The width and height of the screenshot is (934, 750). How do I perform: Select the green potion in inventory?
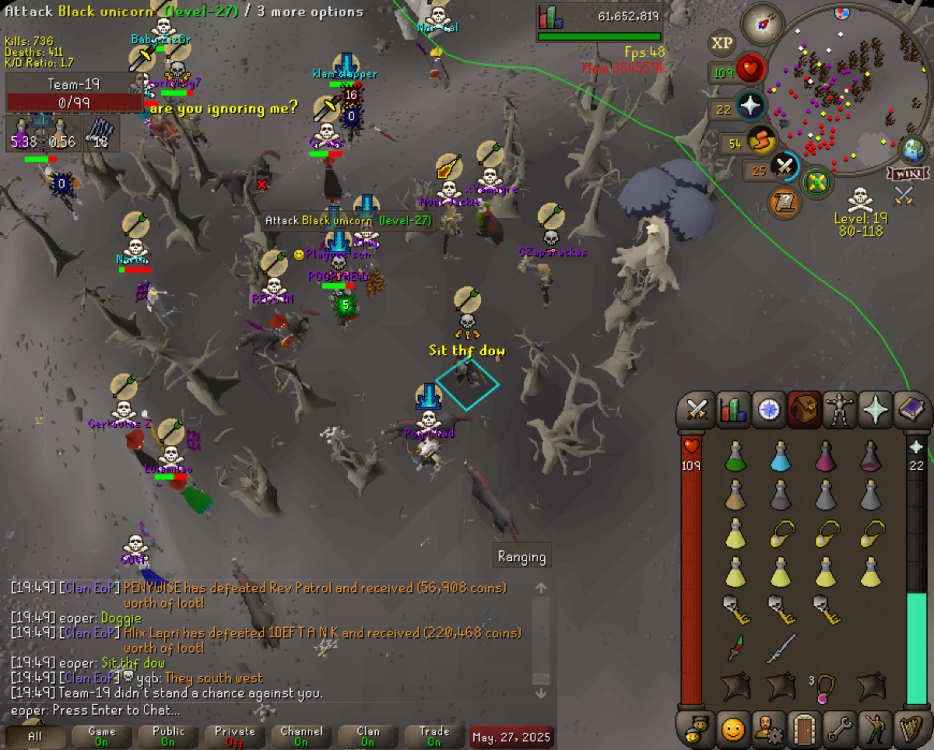[736, 456]
